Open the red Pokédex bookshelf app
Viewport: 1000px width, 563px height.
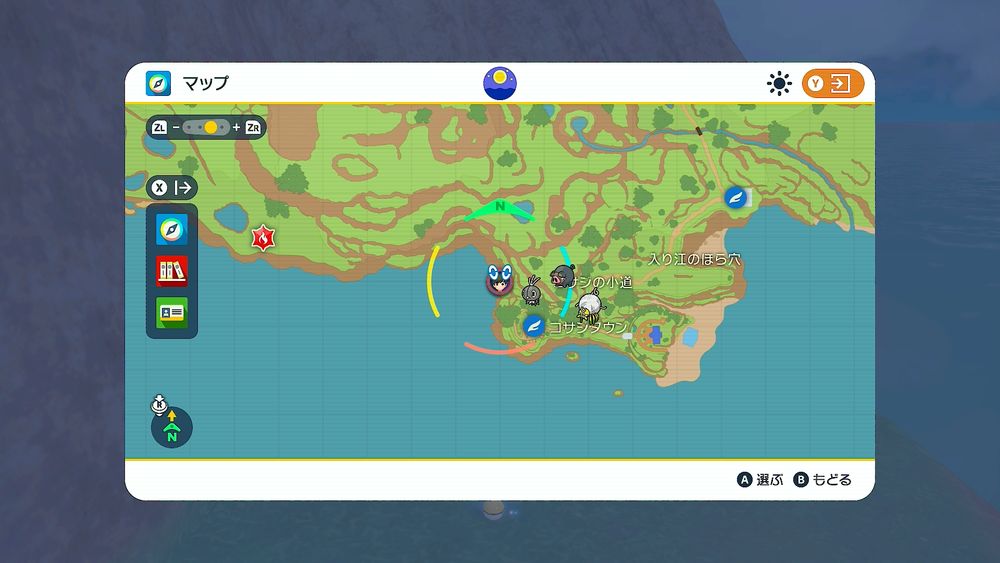click(172, 270)
